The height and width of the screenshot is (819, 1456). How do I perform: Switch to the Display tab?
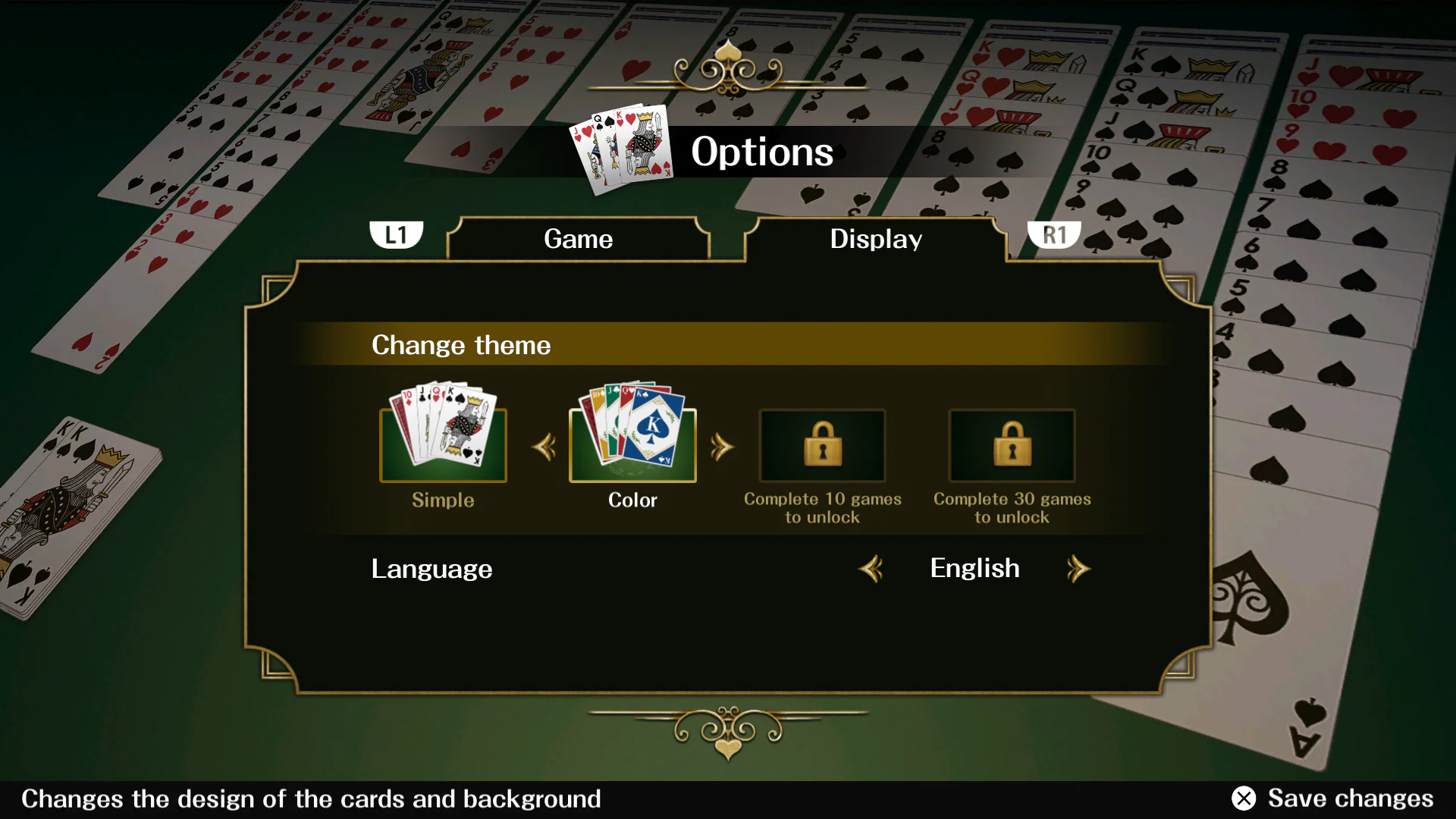tap(876, 239)
